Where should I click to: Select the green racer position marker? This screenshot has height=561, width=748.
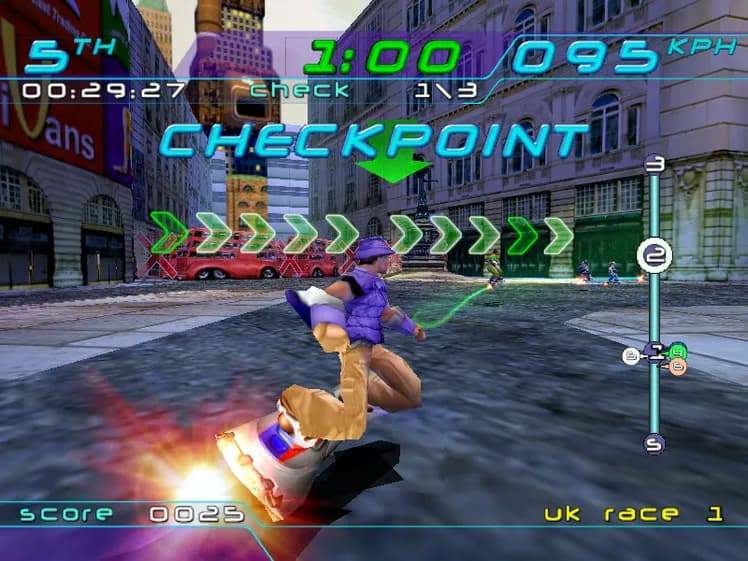click(x=678, y=351)
